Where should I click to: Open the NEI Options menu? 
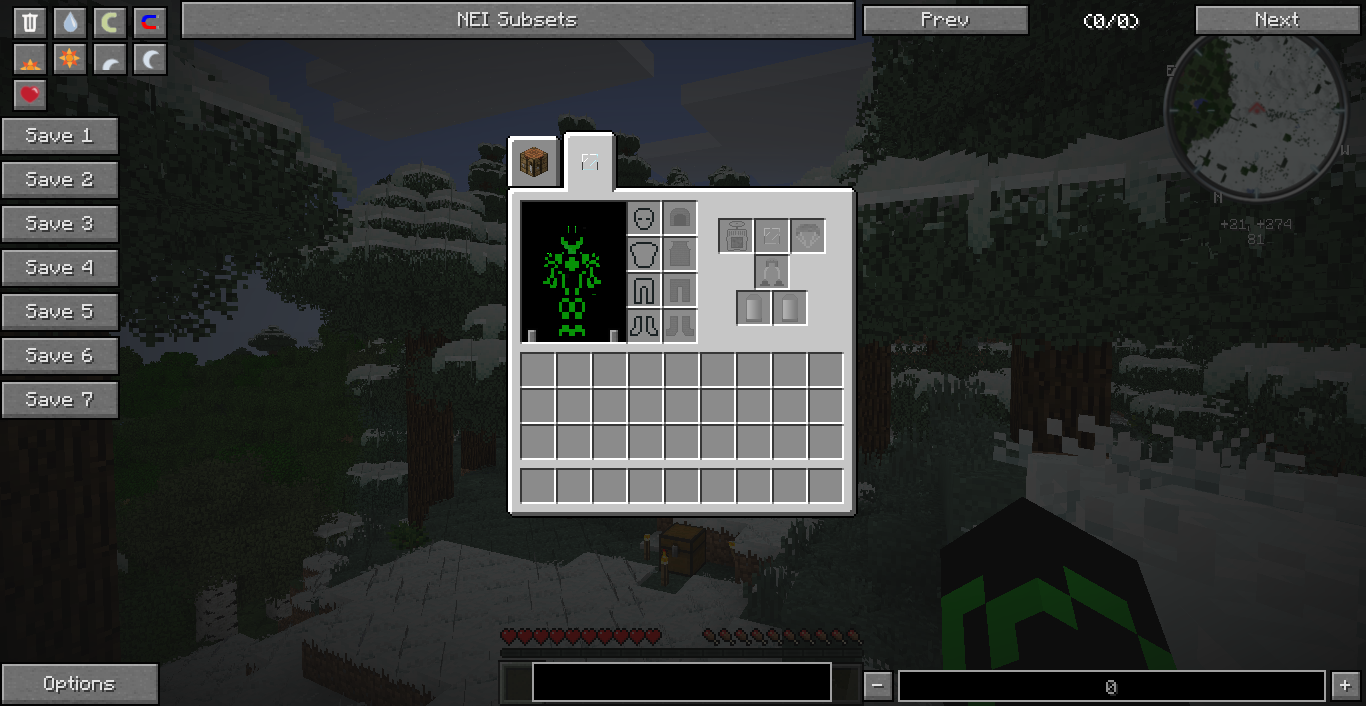pyautogui.click(x=79, y=684)
